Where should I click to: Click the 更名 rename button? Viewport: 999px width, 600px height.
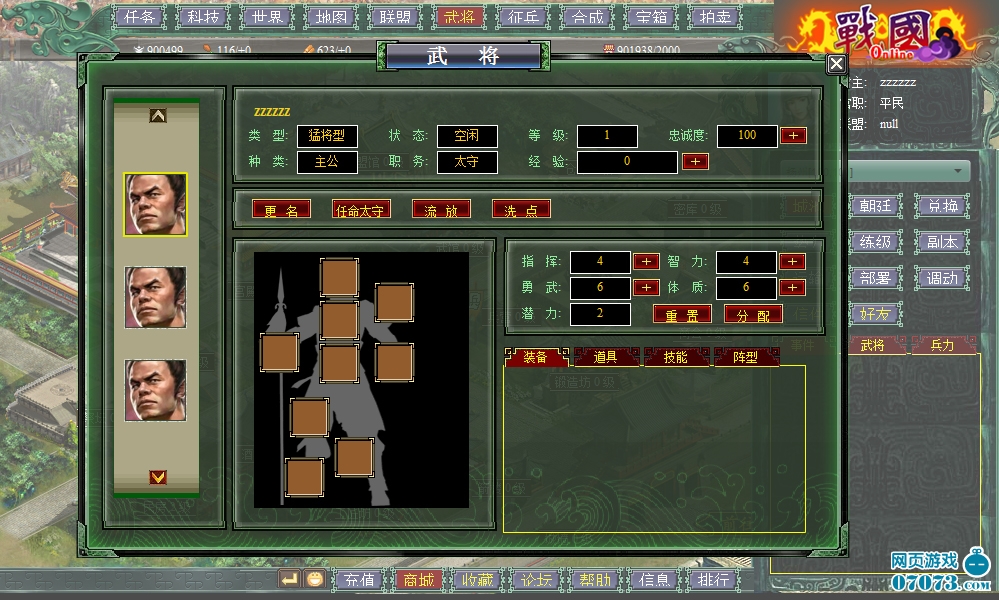click(281, 209)
